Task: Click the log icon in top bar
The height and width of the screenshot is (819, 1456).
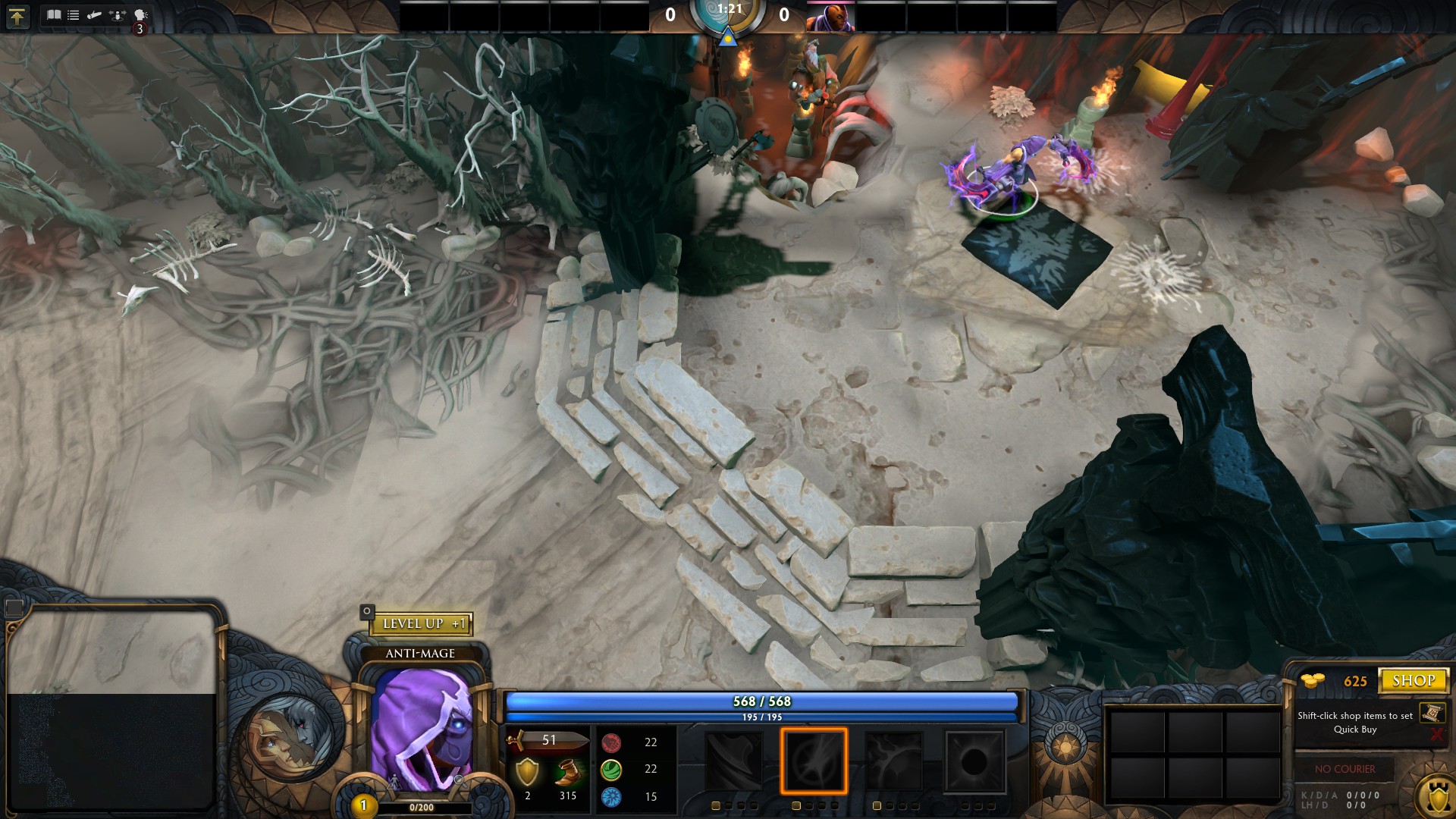Action: click(x=94, y=14)
